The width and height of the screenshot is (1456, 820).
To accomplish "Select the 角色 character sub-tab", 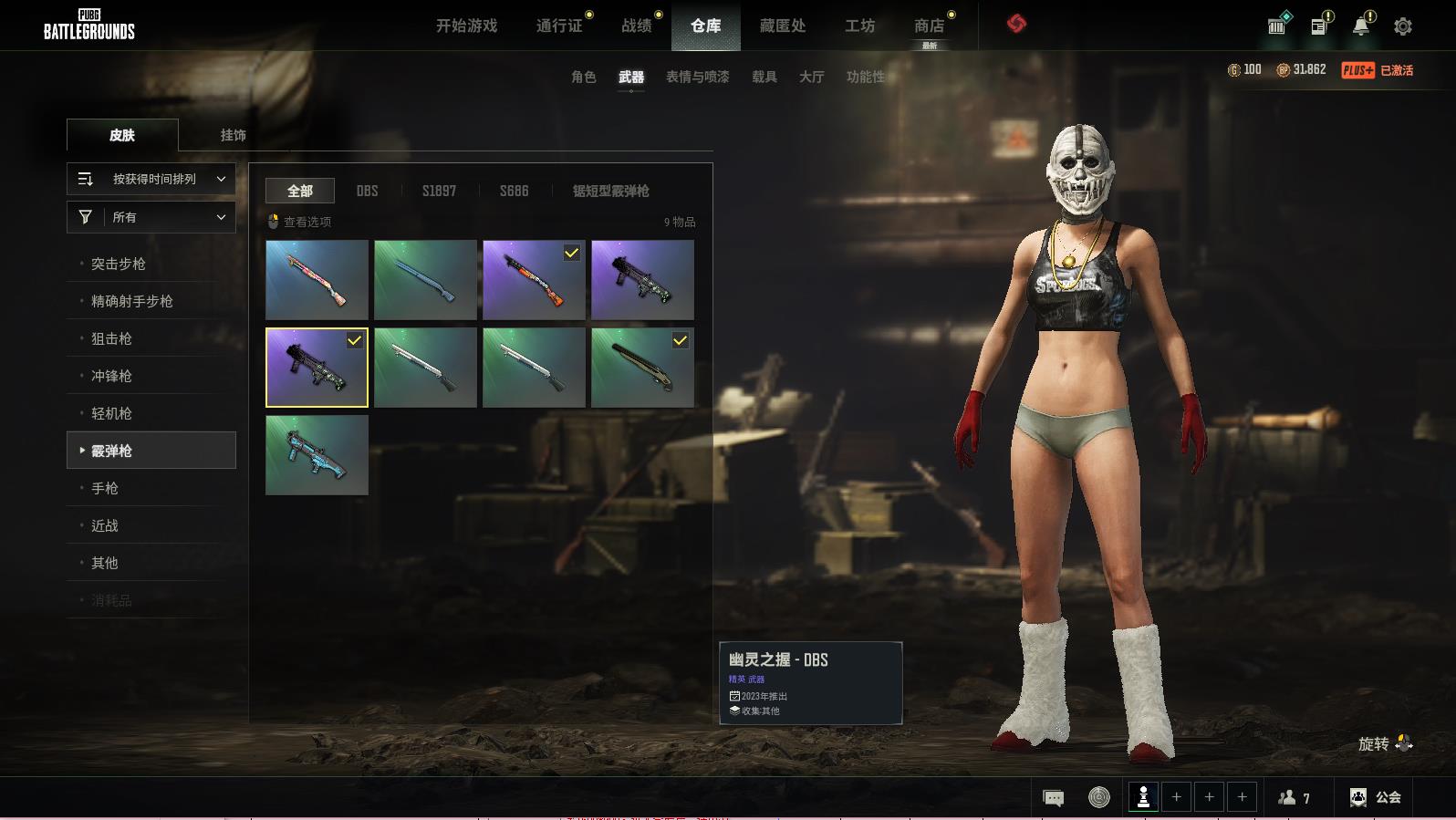I will pyautogui.click(x=584, y=78).
